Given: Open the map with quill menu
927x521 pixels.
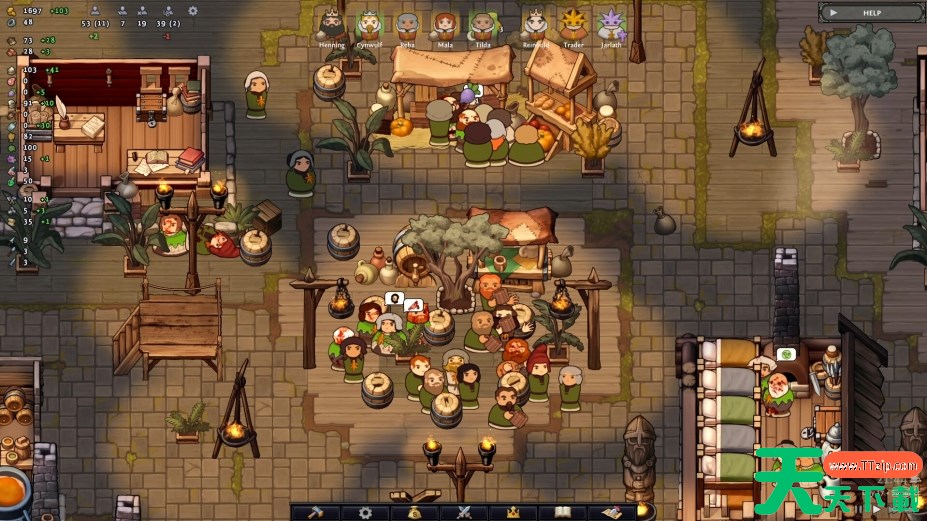Looking at the screenshot, I should (x=611, y=512).
